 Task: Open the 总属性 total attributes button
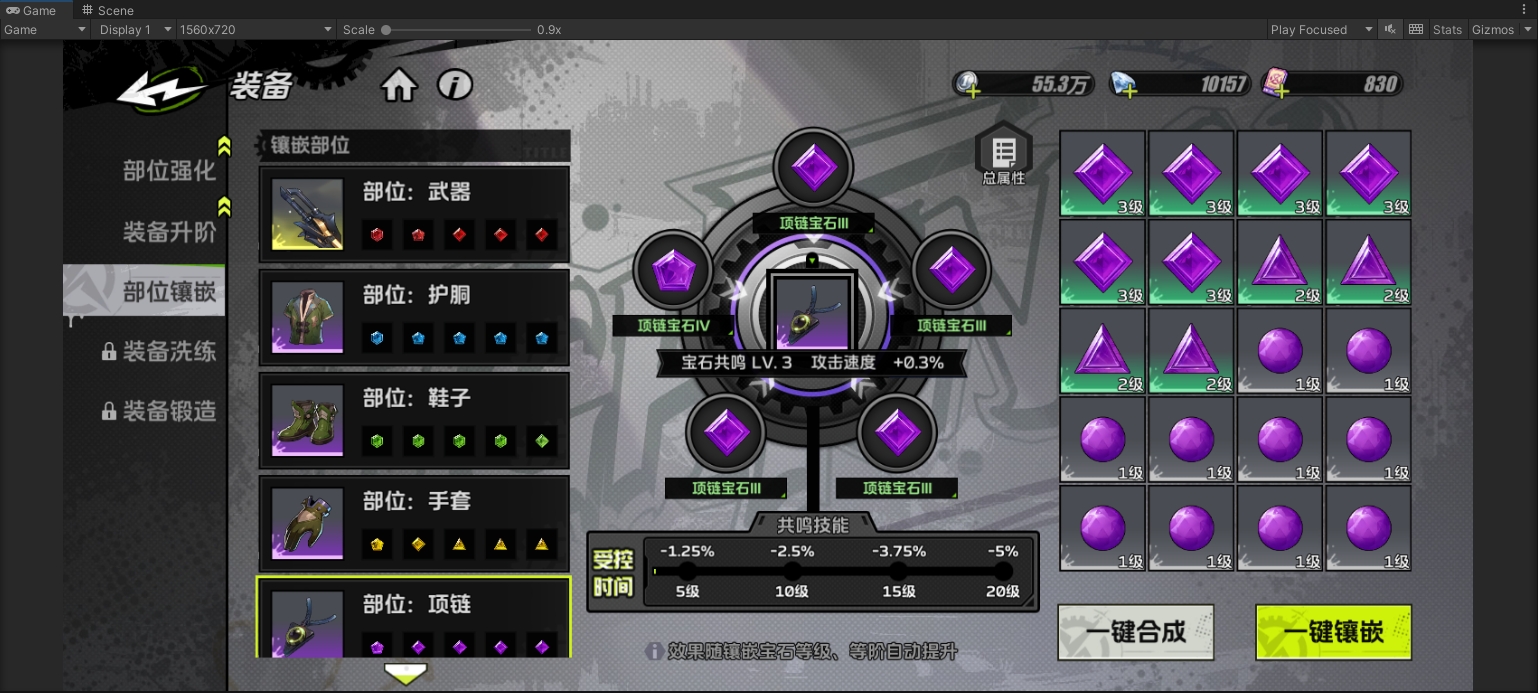click(1003, 156)
